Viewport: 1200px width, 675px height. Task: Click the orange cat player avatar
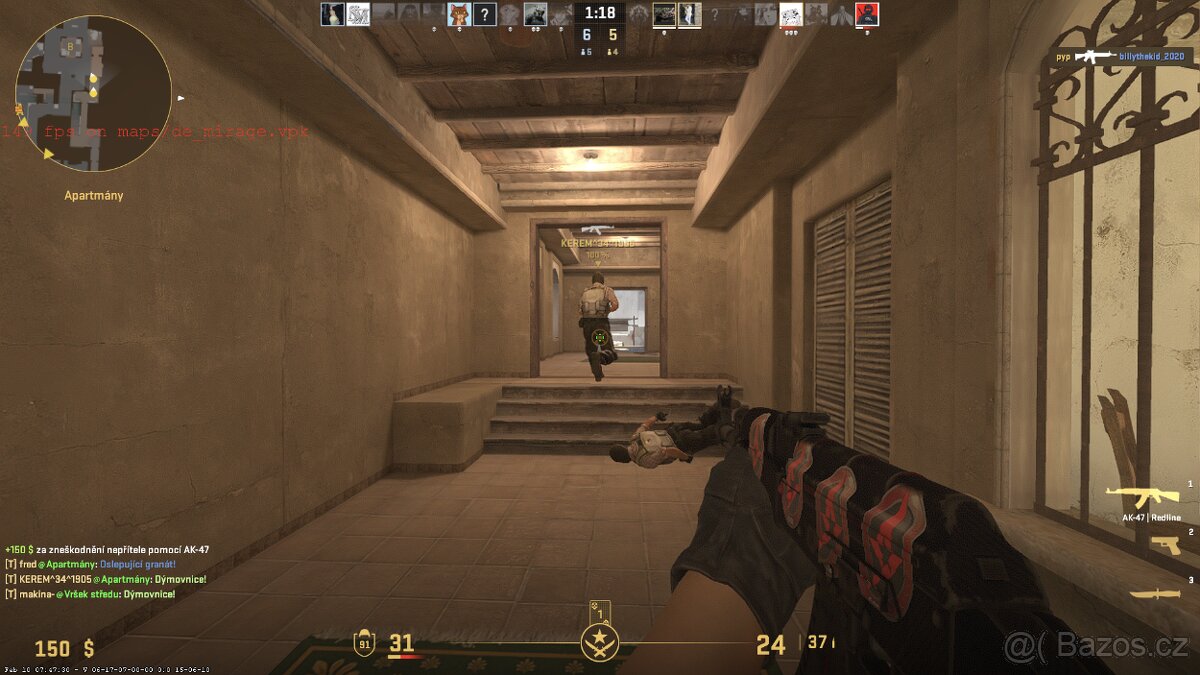(459, 14)
